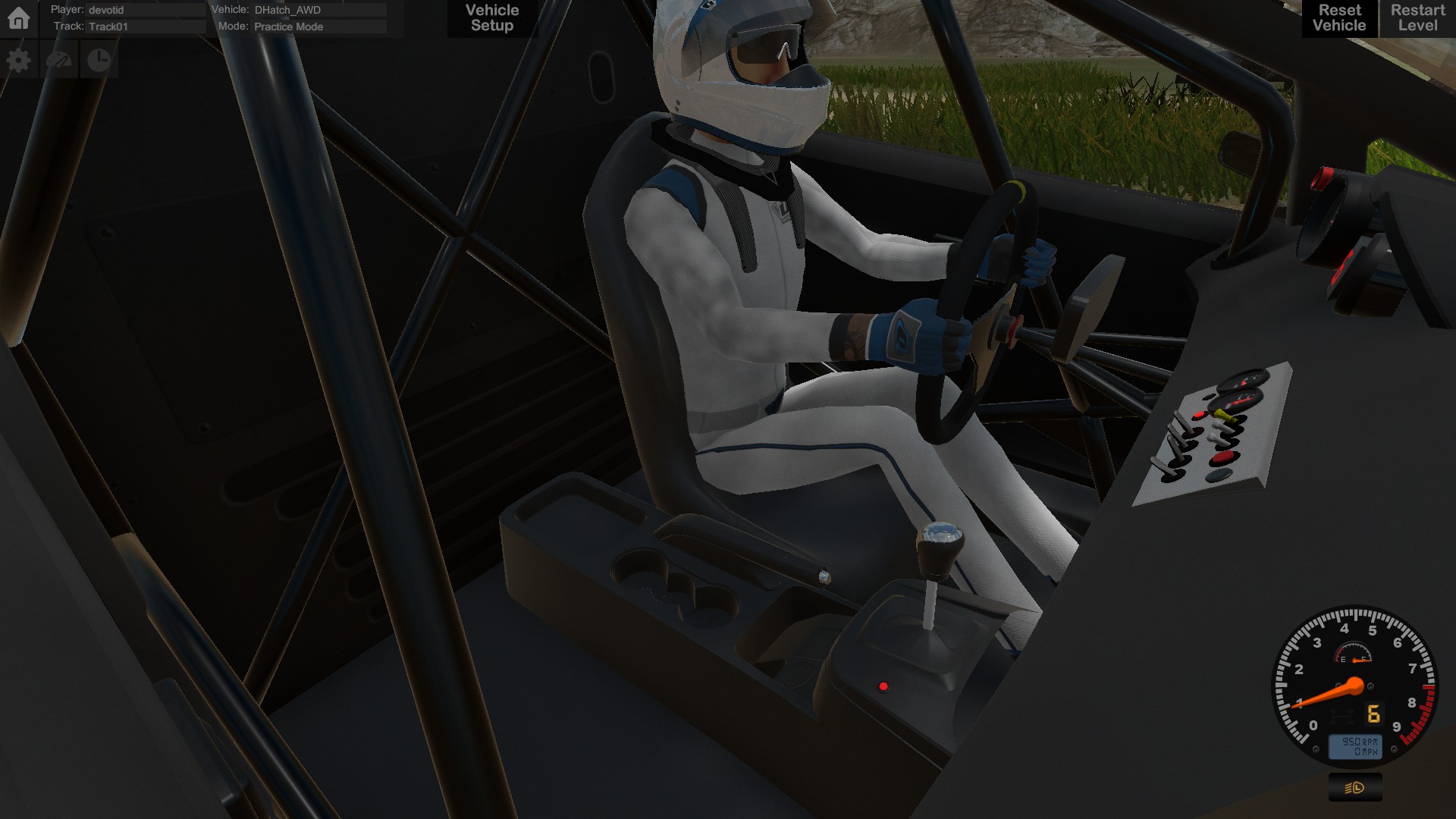The height and width of the screenshot is (819, 1456).
Task: Open settings via the gear icon
Action: click(x=19, y=58)
